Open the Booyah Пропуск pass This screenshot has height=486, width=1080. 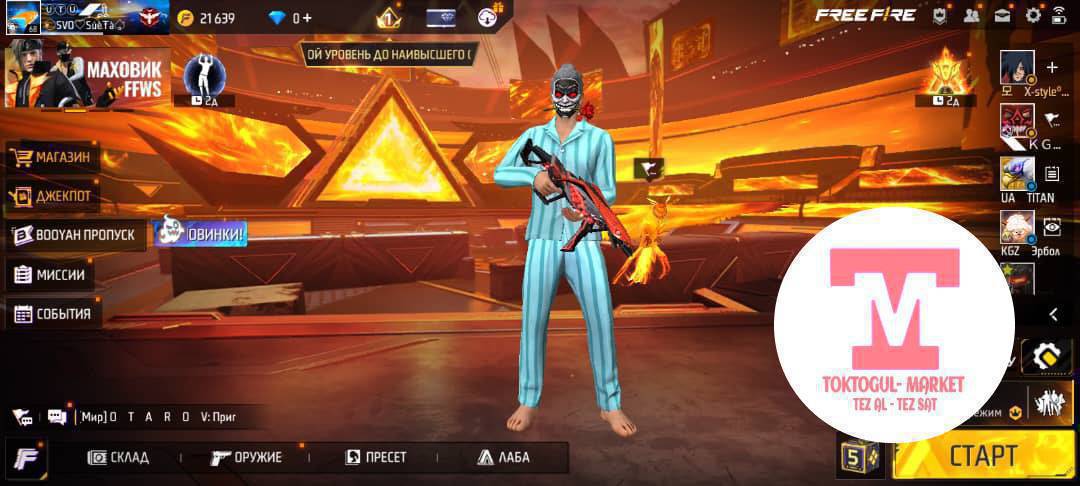(75, 235)
